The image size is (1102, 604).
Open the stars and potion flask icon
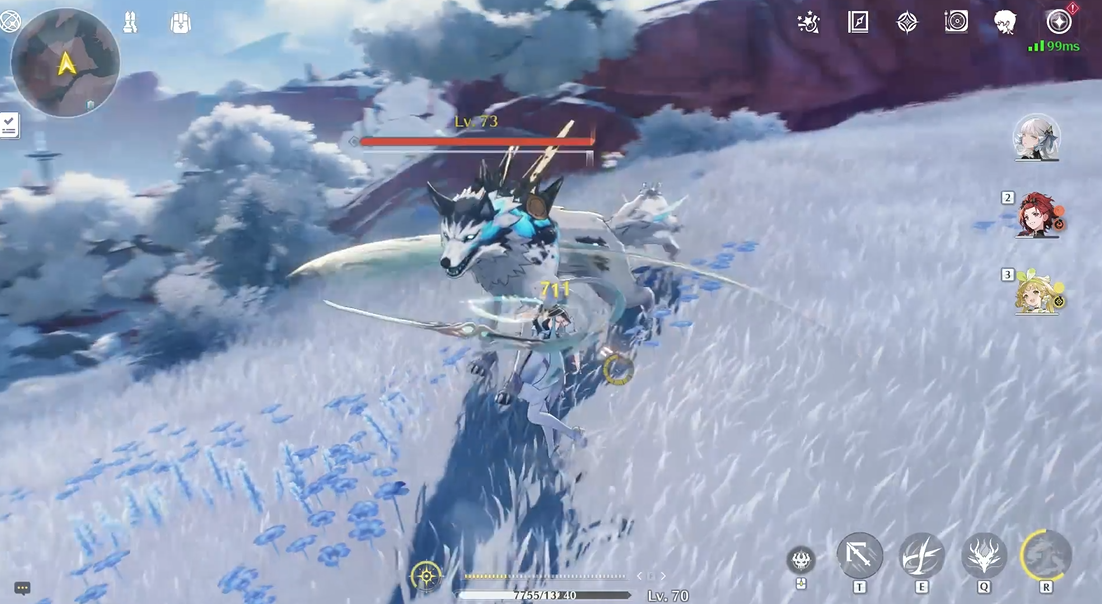(809, 22)
